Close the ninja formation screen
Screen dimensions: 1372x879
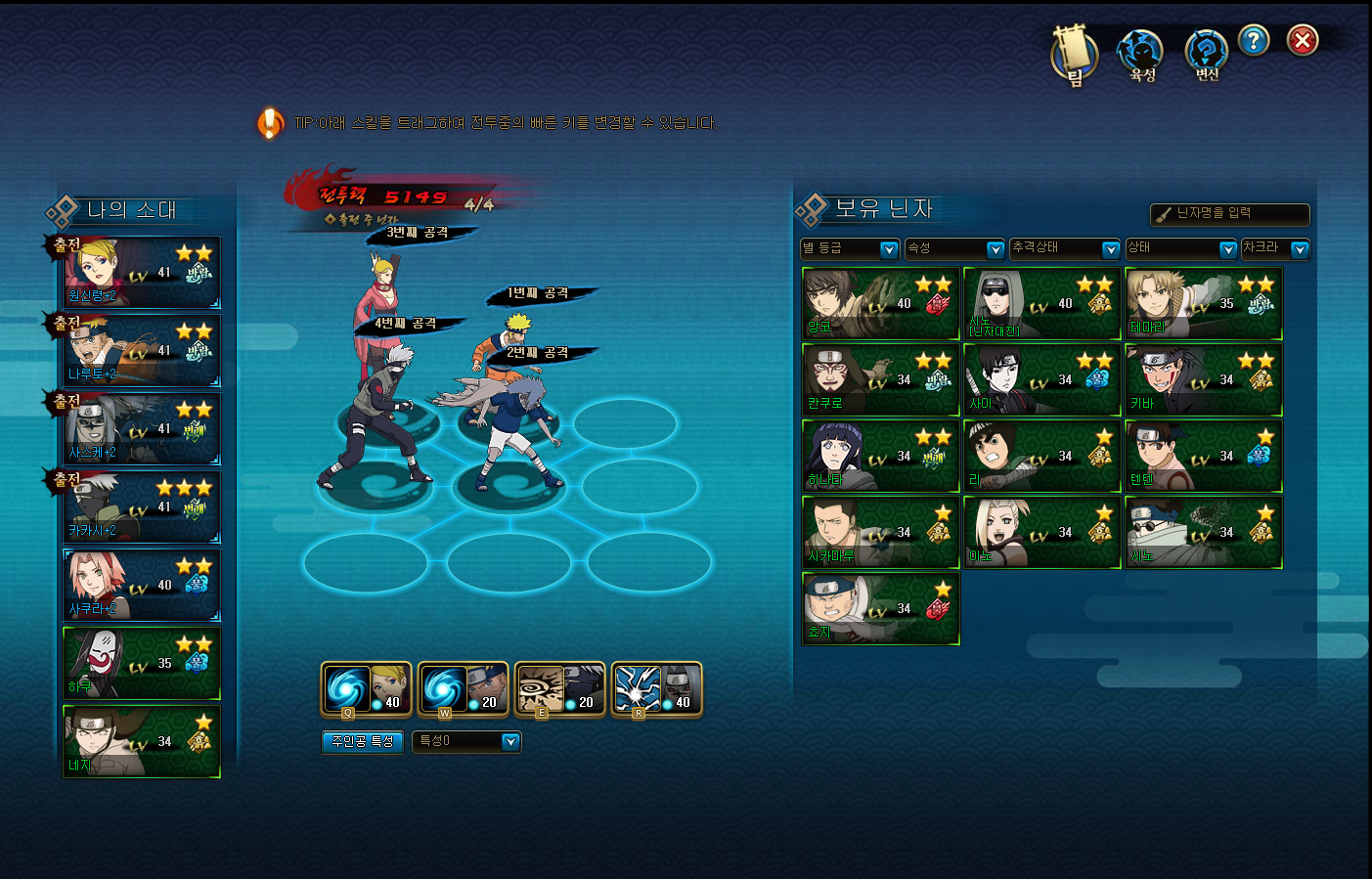(1302, 40)
